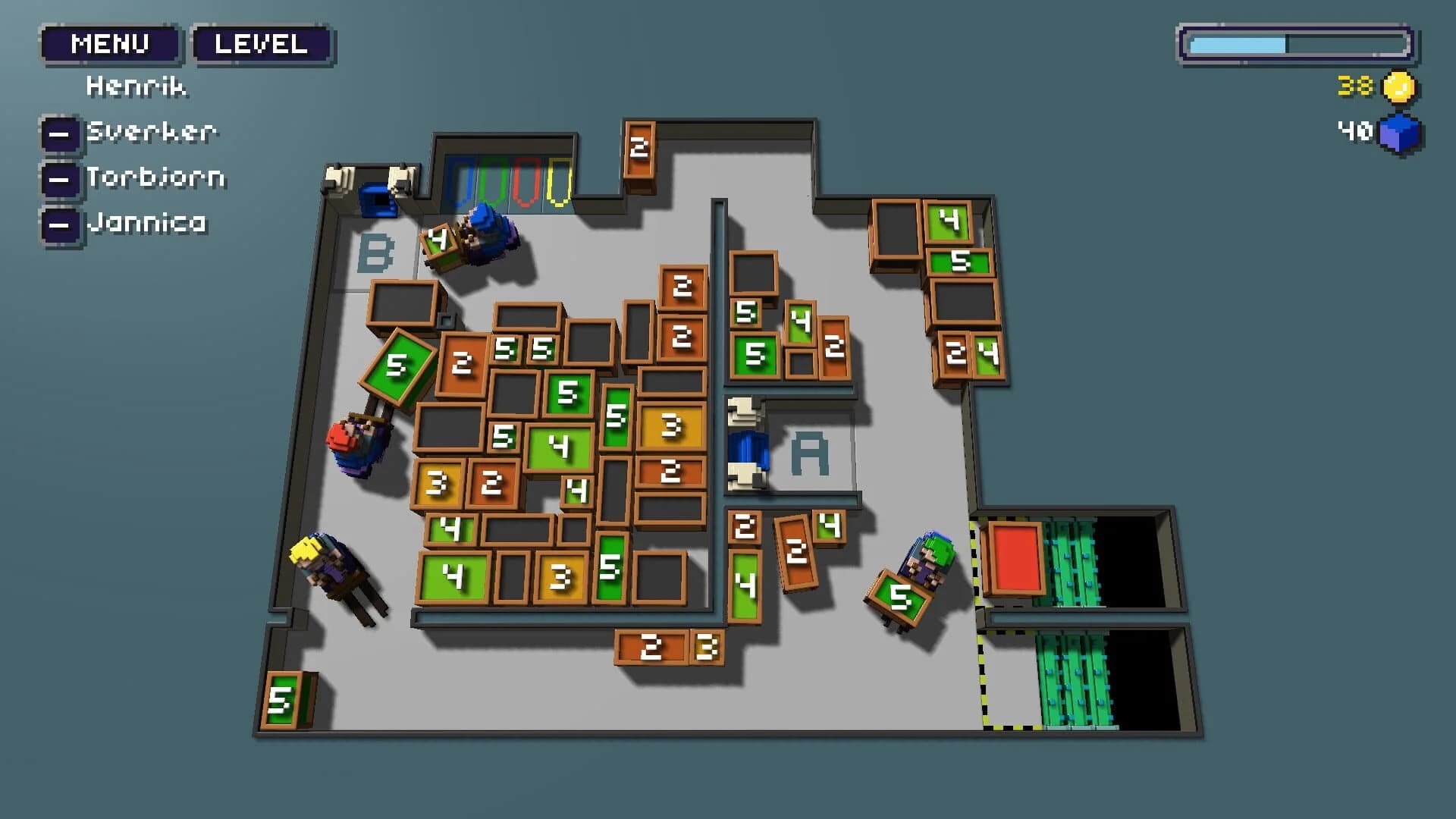Click the Henrik name label

[135, 86]
